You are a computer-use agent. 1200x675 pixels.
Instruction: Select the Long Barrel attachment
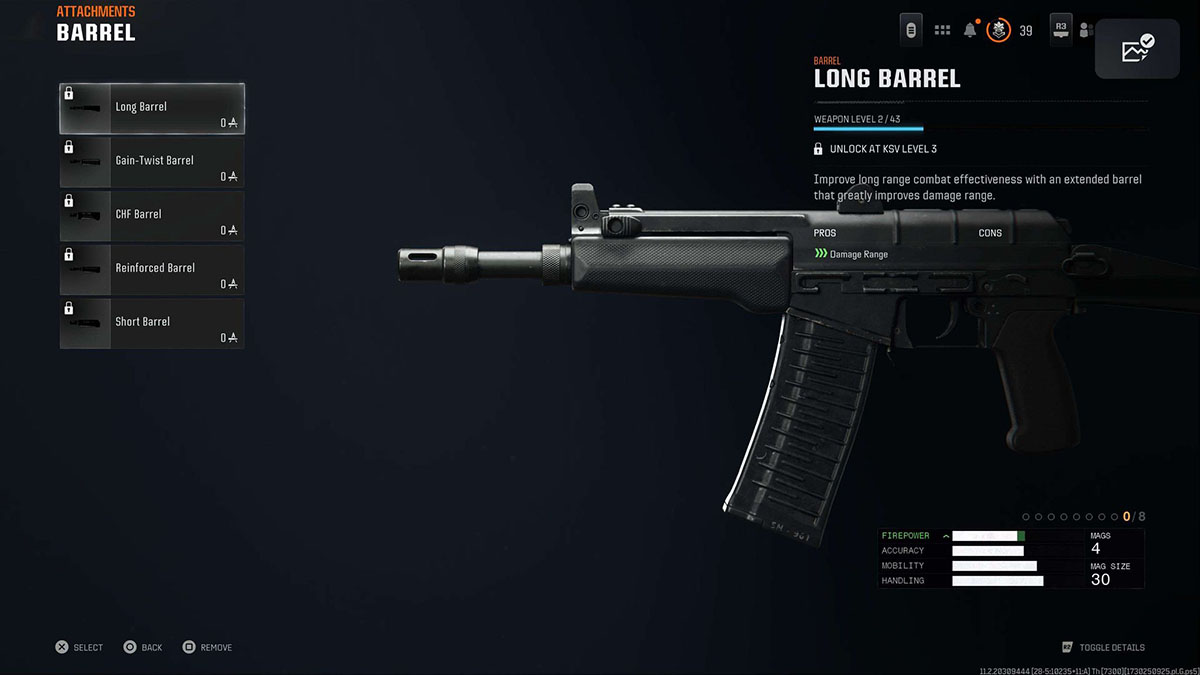click(x=152, y=108)
